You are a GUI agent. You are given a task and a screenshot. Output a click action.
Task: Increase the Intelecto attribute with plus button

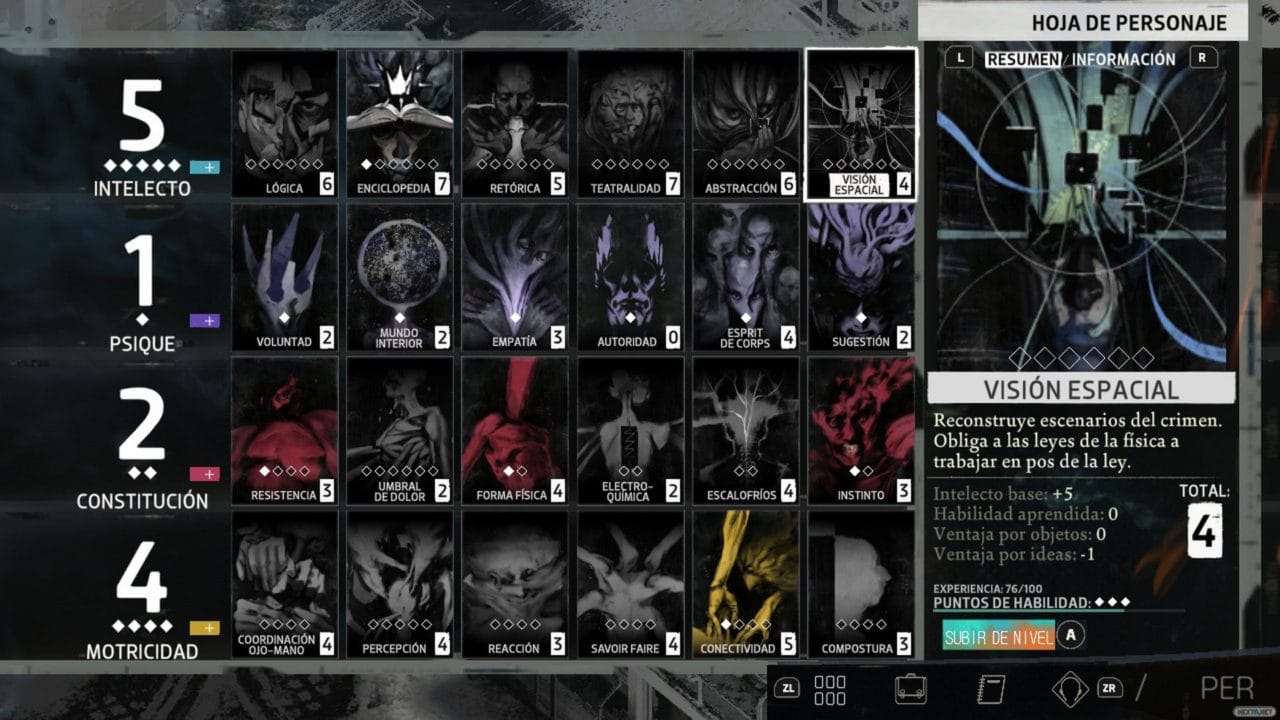pyautogui.click(x=204, y=167)
